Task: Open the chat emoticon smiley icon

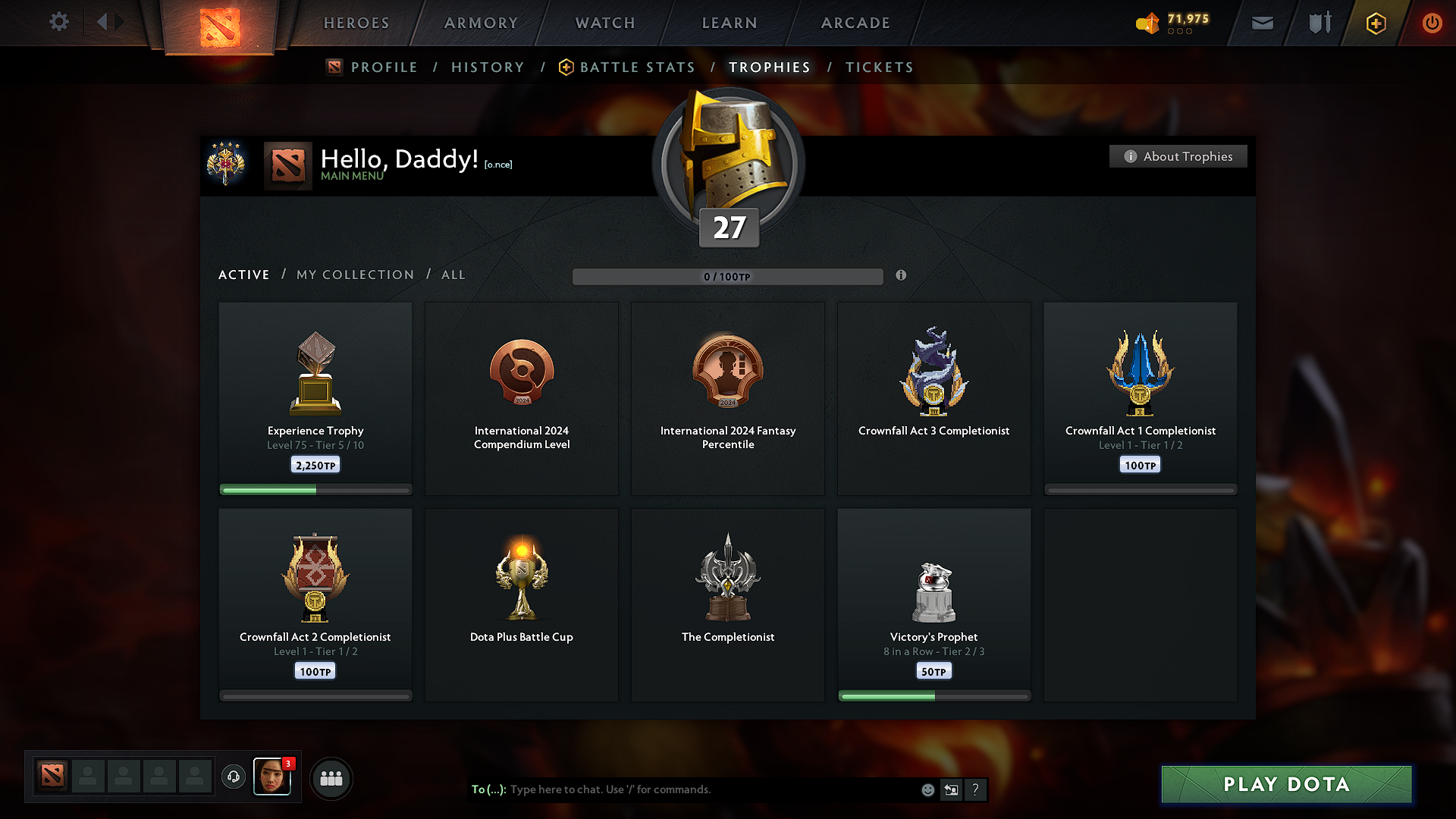Action: 927,789
